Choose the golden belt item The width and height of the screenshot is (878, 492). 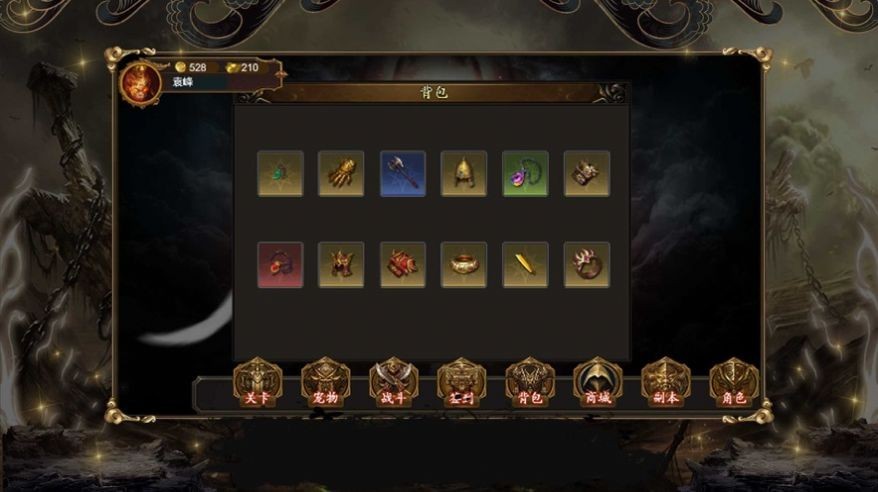pos(464,265)
